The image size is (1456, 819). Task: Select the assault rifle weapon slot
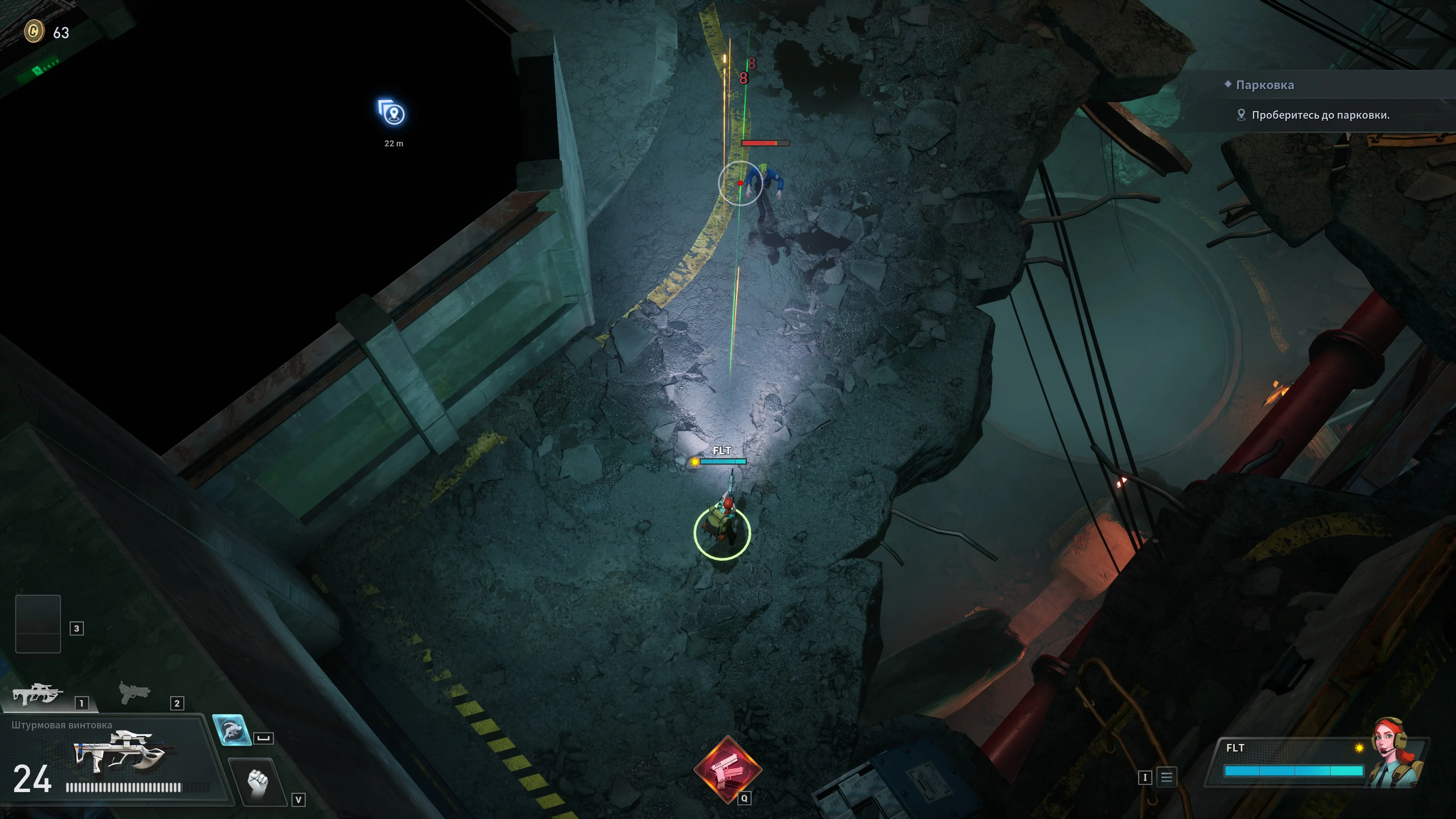click(37, 695)
